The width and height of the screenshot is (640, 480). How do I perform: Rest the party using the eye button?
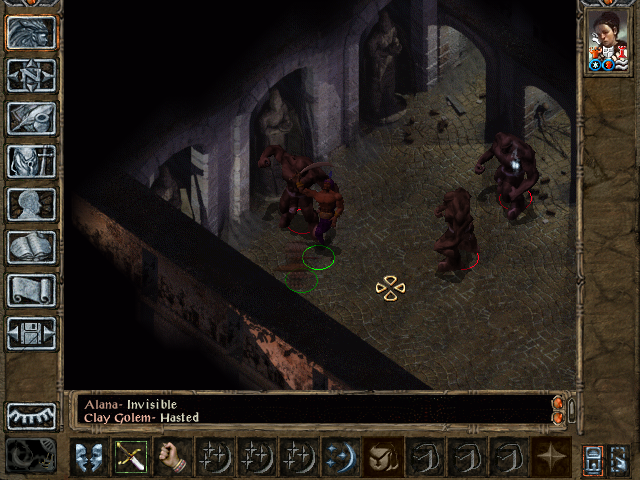pos(31,416)
